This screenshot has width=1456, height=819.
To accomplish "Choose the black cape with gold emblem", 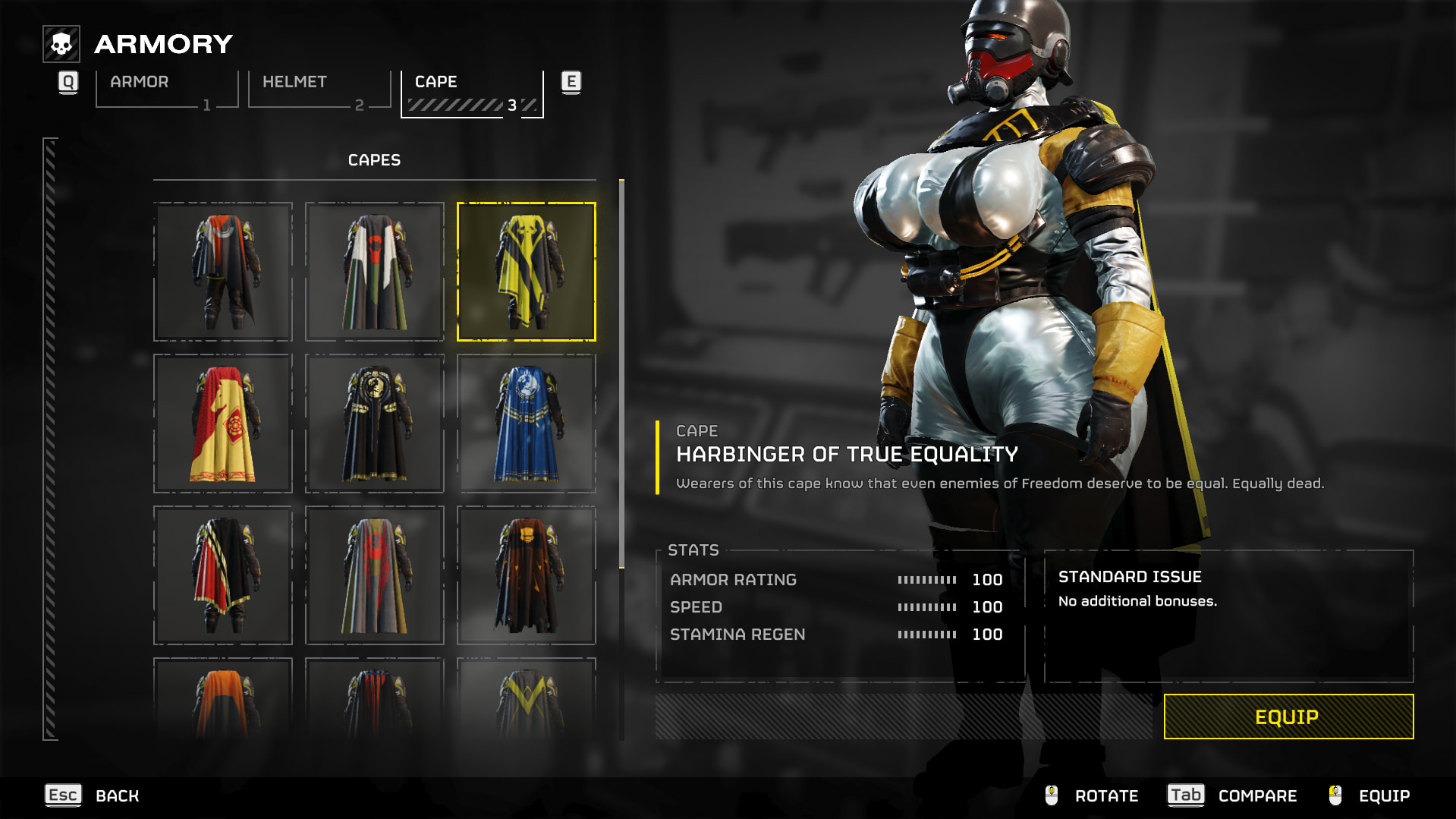I will 375,424.
